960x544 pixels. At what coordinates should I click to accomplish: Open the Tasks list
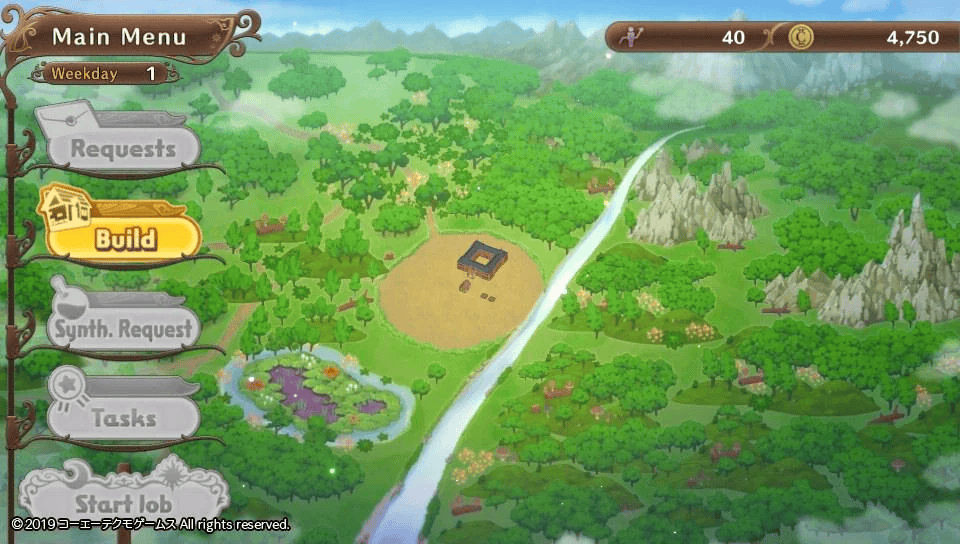pos(123,418)
